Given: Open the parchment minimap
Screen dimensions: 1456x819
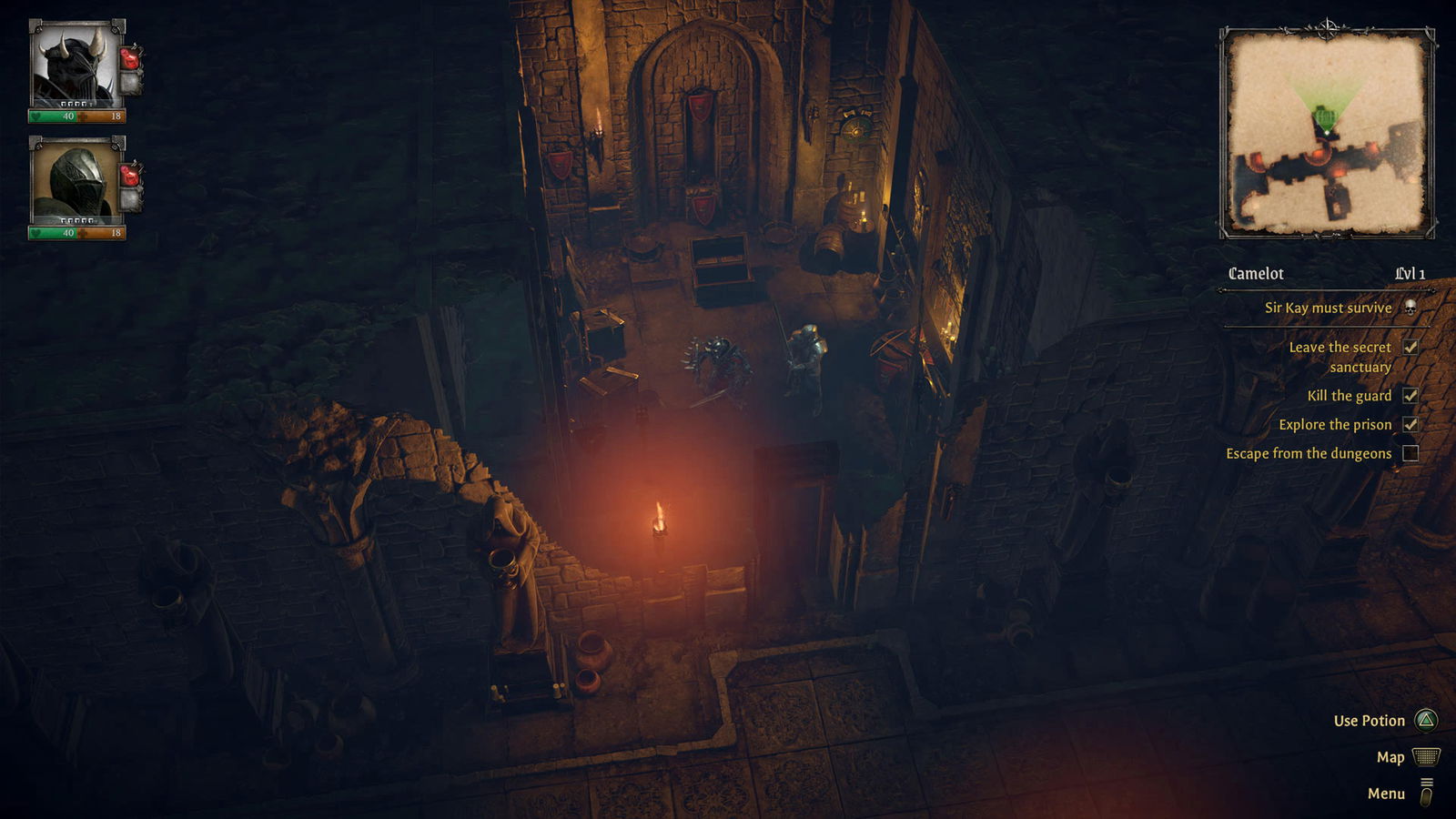Looking at the screenshot, I should (x=1327, y=134).
